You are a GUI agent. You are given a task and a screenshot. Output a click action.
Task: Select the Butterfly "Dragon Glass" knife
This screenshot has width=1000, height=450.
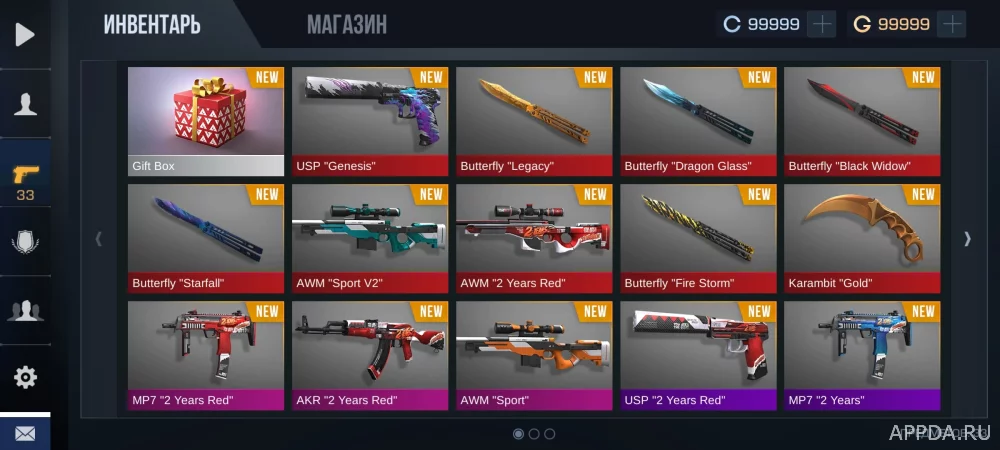point(697,121)
